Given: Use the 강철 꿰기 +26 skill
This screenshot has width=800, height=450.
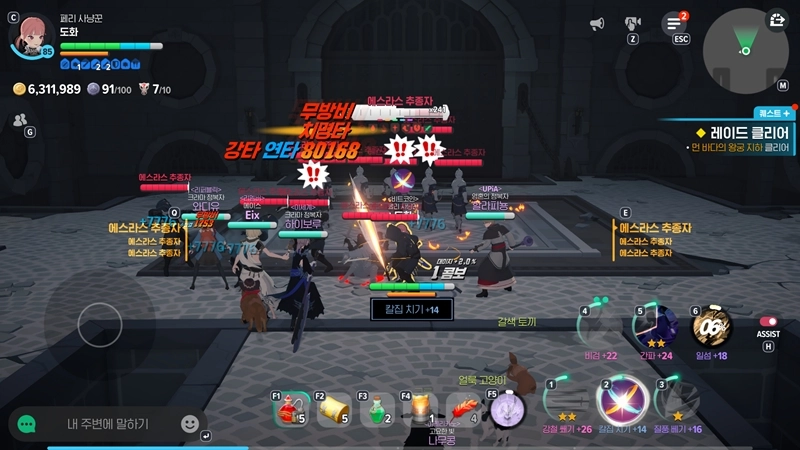Looking at the screenshot, I should pyautogui.click(x=565, y=399).
